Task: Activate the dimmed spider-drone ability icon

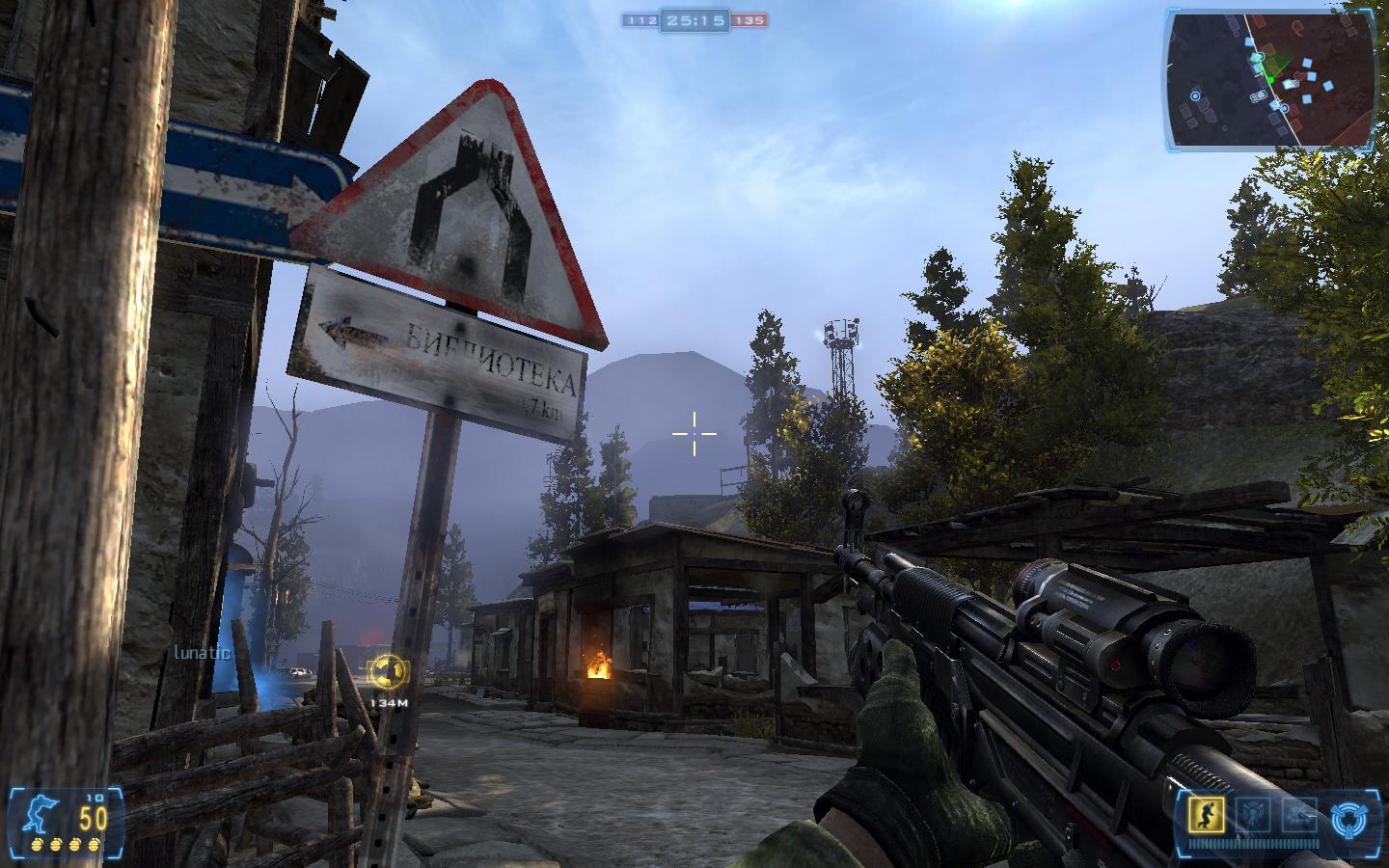Action: pos(1251,816)
